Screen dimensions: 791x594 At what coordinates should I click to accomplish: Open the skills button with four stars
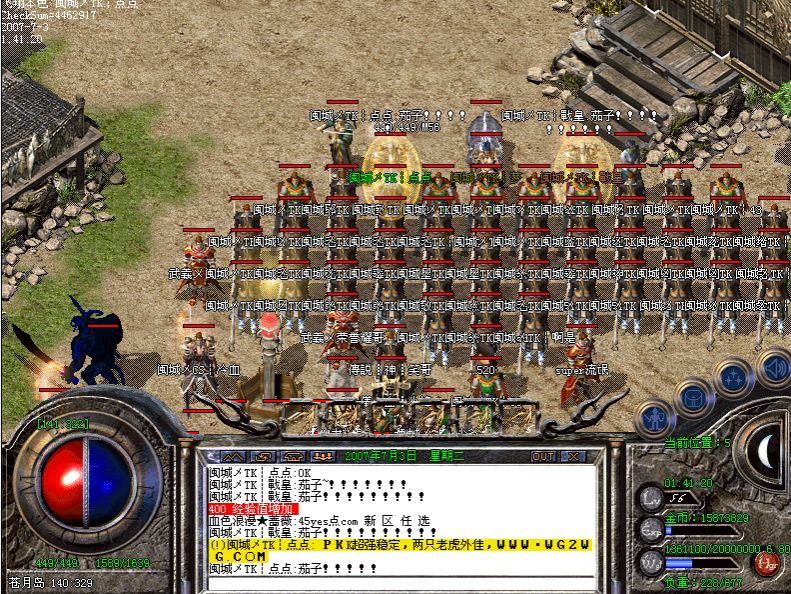pyautogui.click(x=733, y=379)
